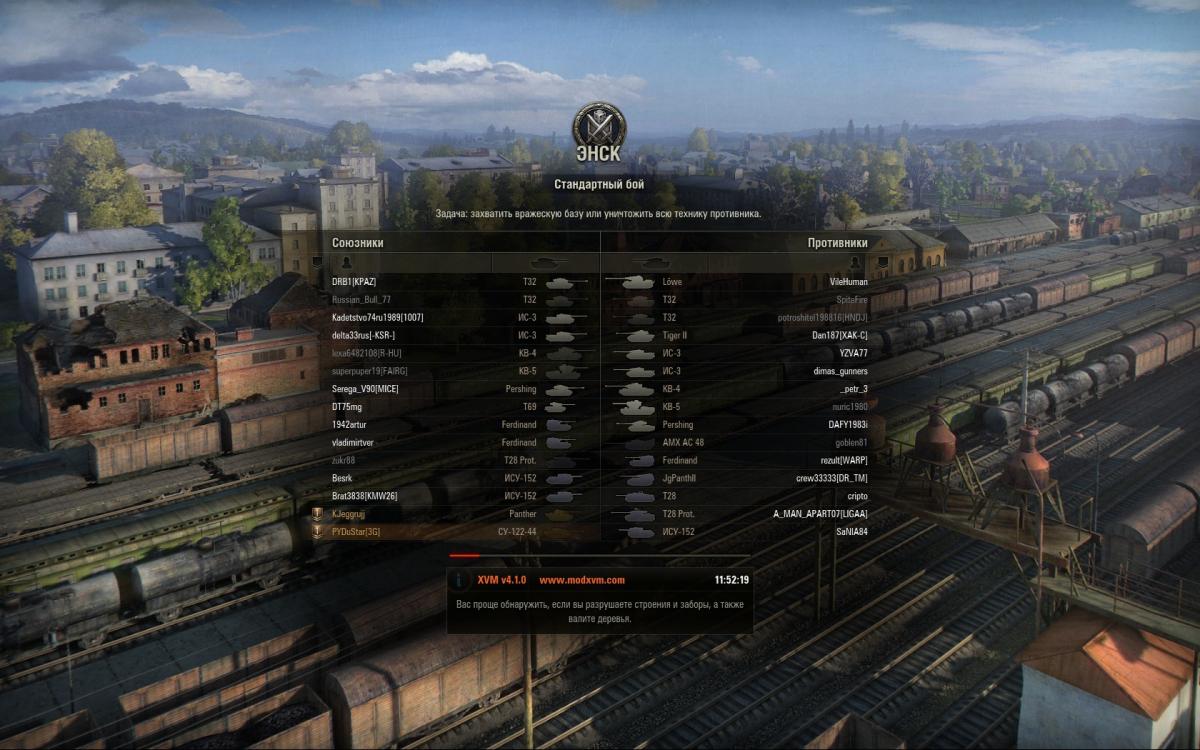Select enemy dimas_gunners row
The height and width of the screenshot is (750, 1200).
[842, 371]
